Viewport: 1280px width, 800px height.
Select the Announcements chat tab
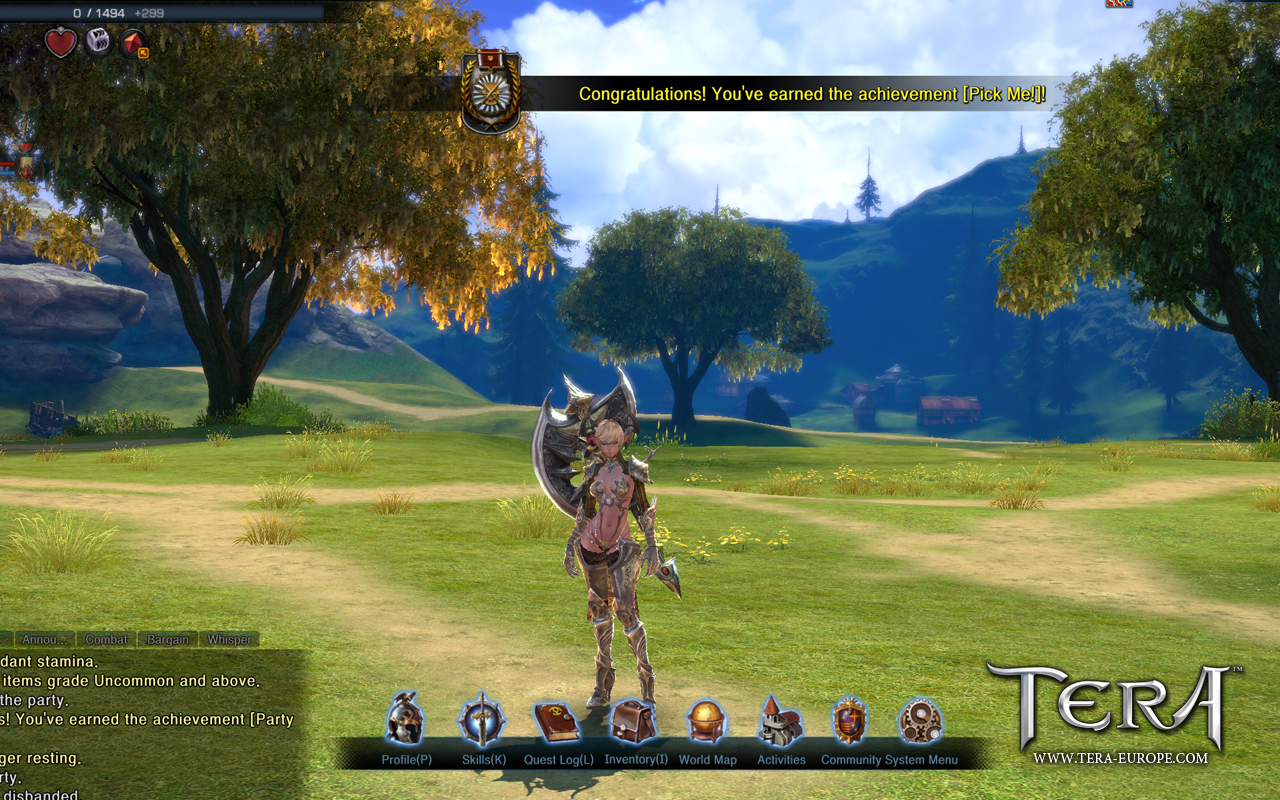point(46,639)
